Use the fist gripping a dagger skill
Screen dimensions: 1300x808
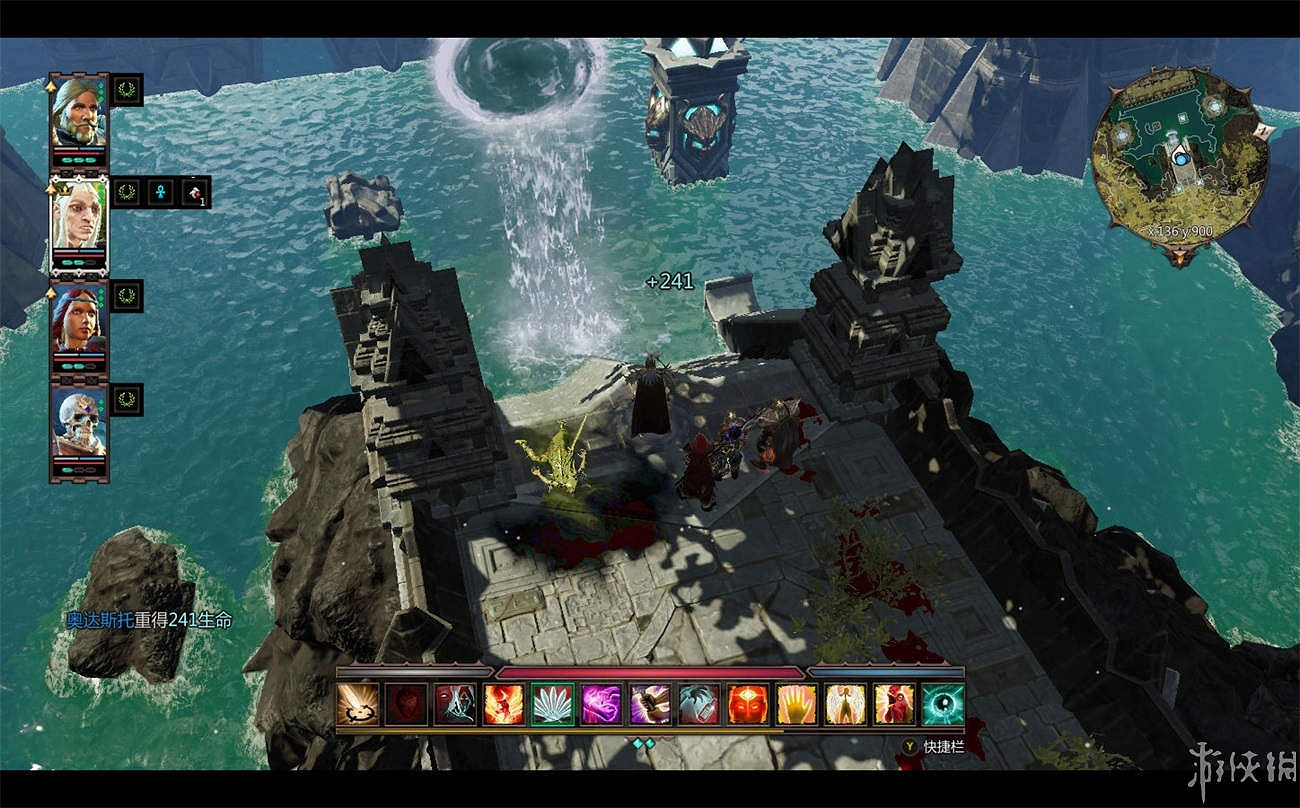[x=651, y=704]
